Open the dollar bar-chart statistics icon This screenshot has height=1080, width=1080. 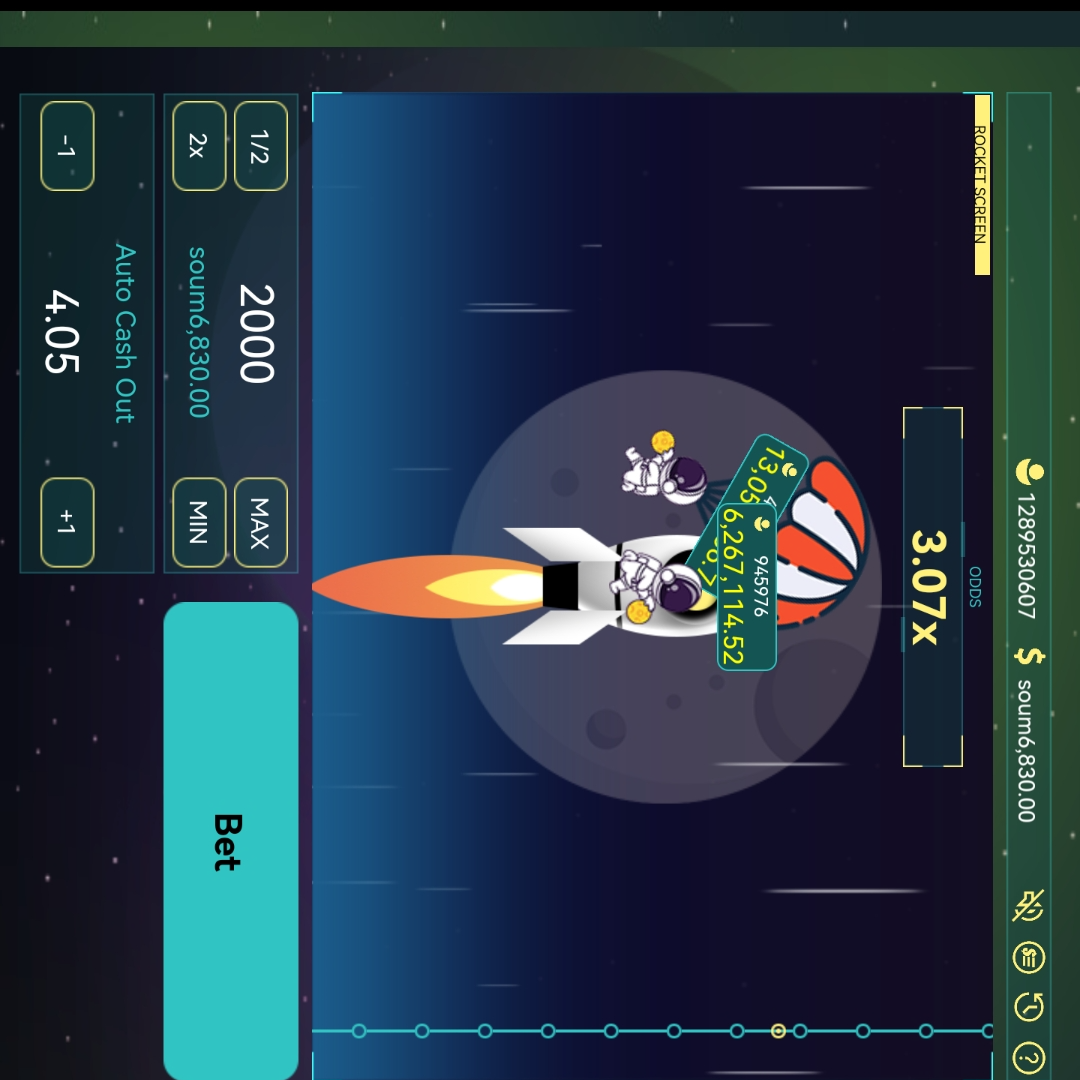[1028, 958]
